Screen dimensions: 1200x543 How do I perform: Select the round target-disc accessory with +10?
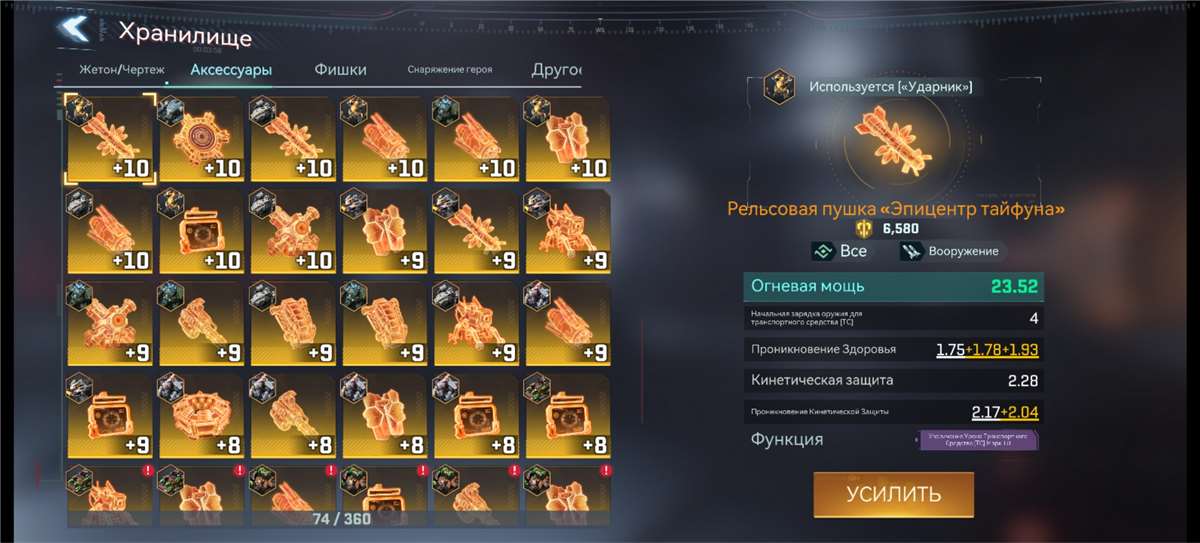tap(202, 138)
